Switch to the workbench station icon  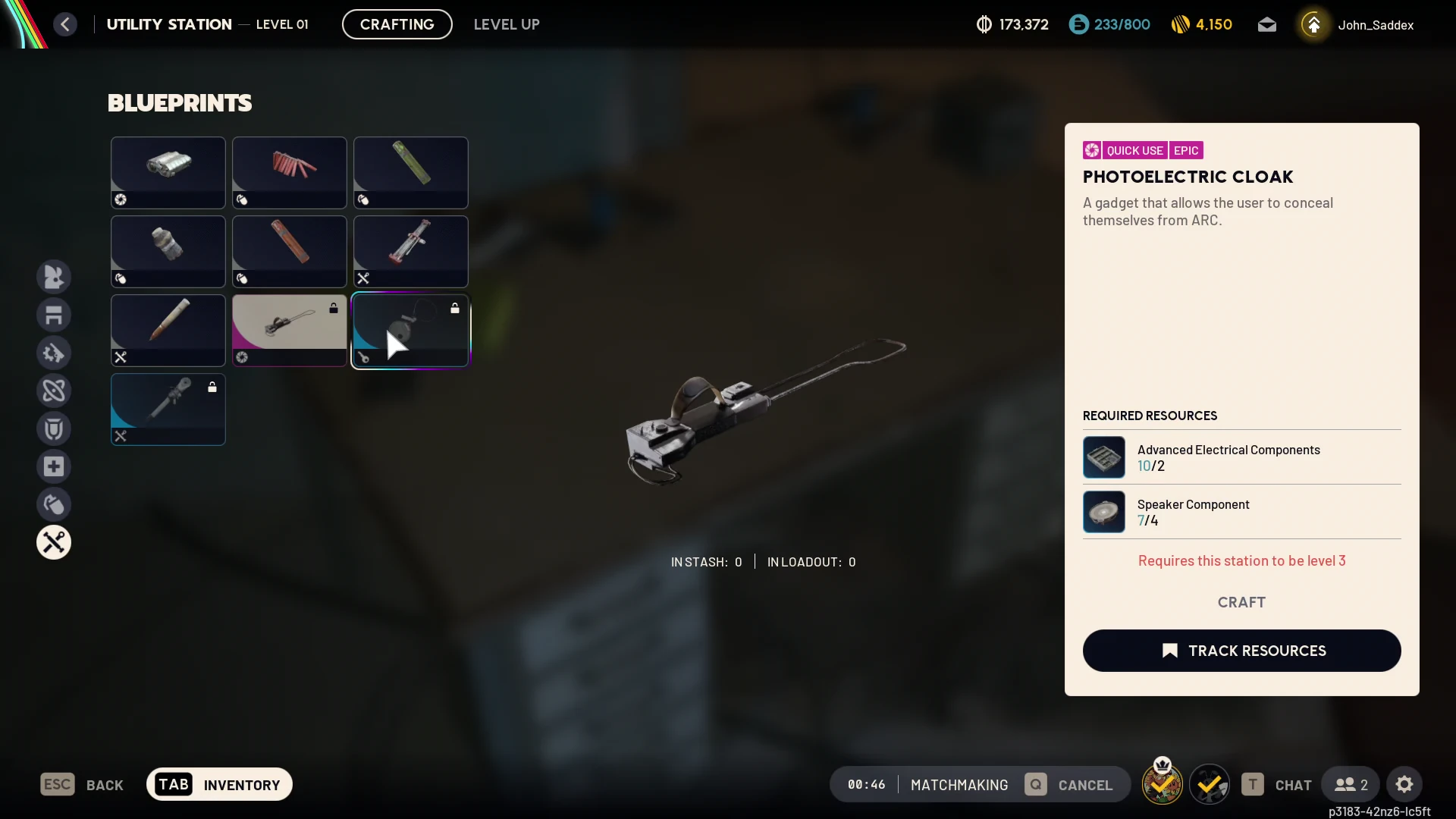pos(54,315)
